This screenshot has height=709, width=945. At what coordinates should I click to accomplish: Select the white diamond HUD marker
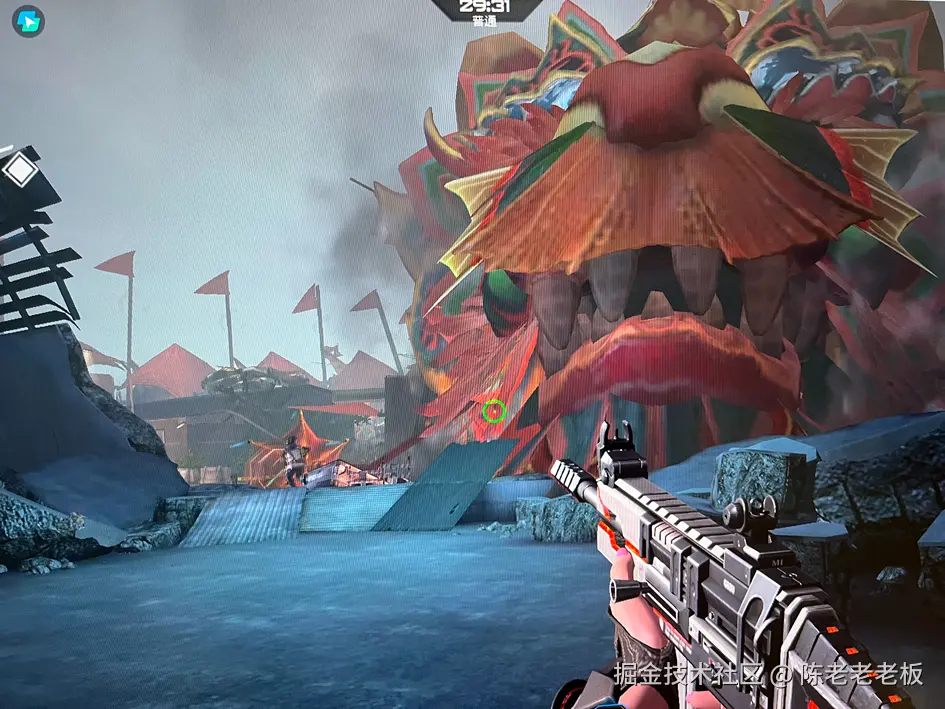coord(20,170)
